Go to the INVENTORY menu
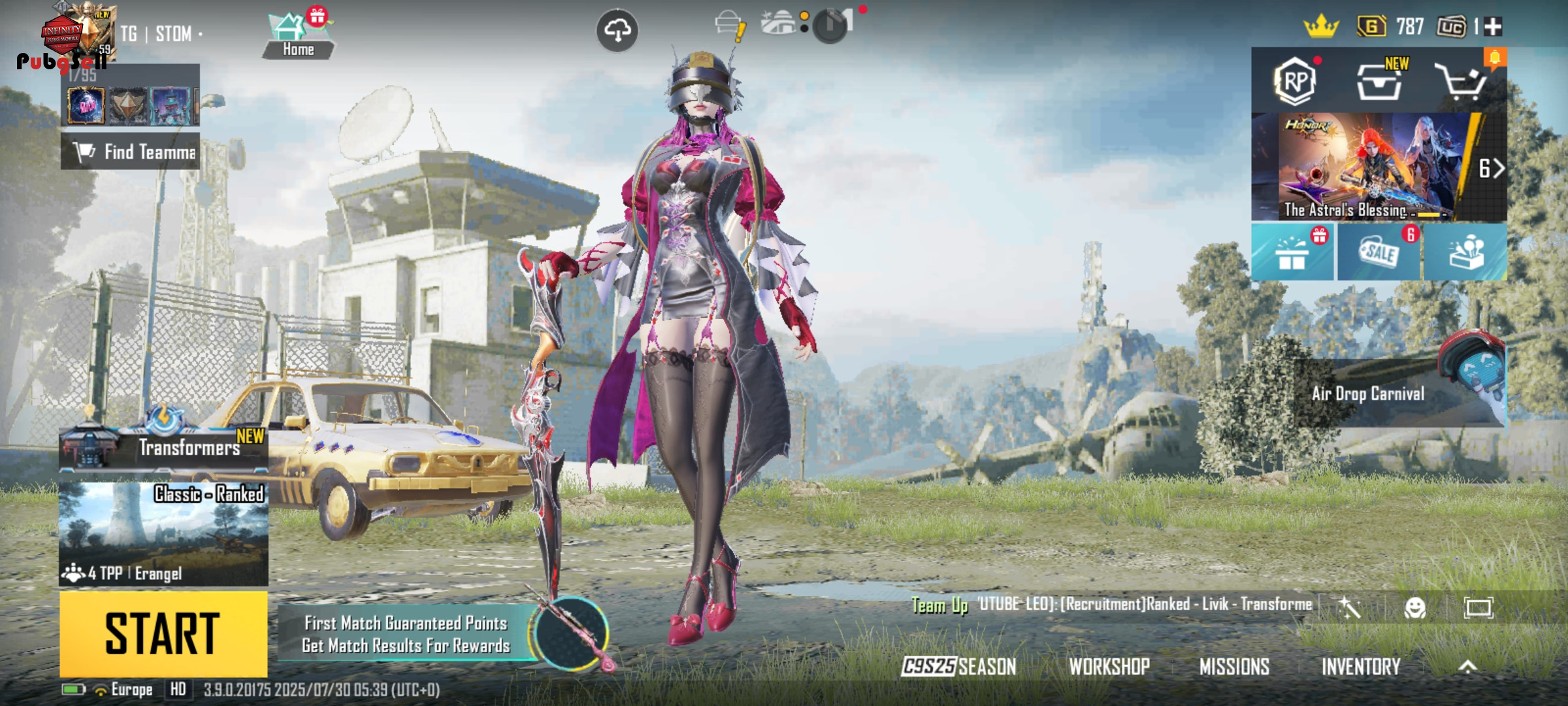 pyautogui.click(x=1361, y=667)
